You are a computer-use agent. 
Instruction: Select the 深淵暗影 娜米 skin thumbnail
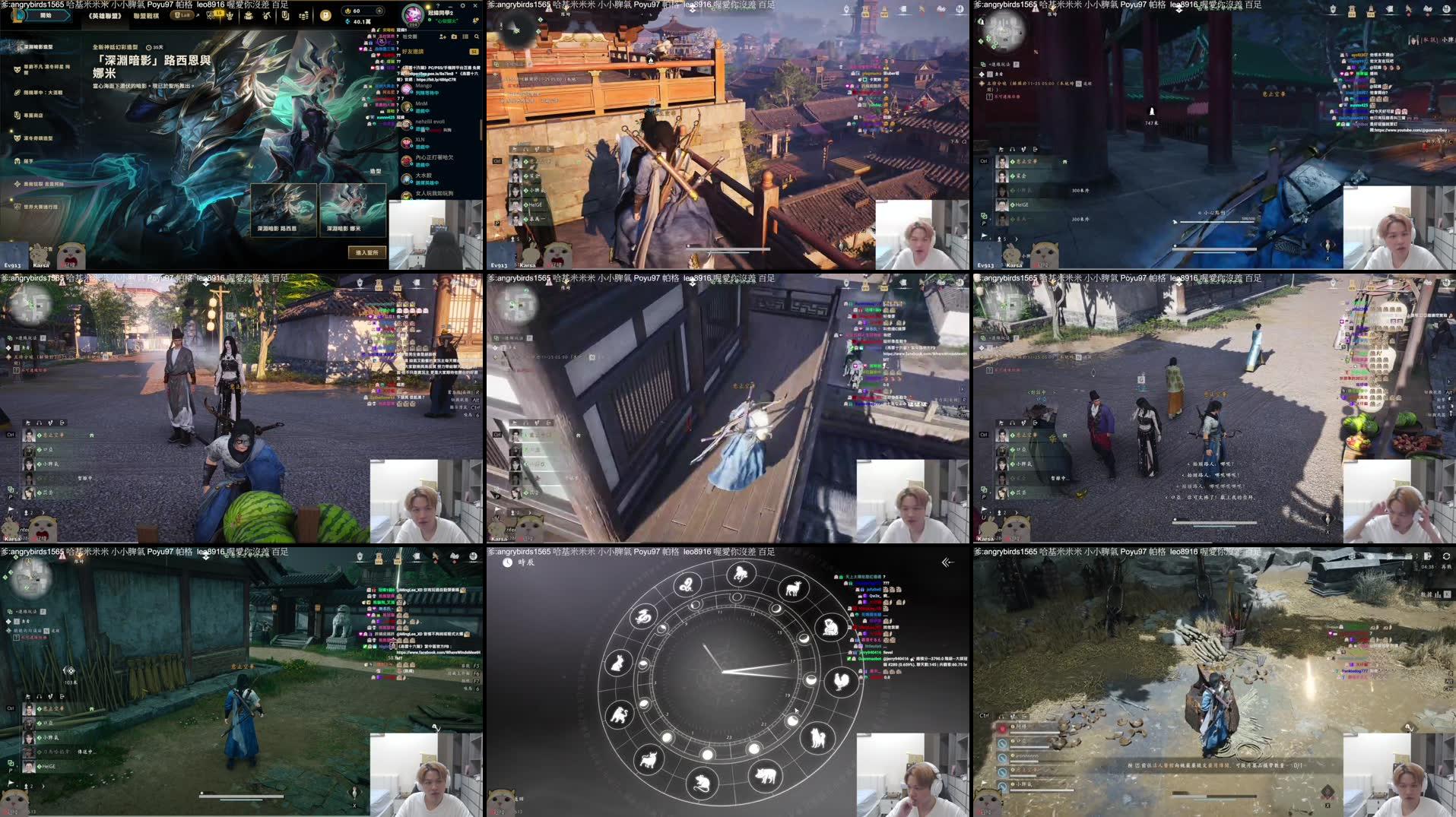(x=354, y=211)
